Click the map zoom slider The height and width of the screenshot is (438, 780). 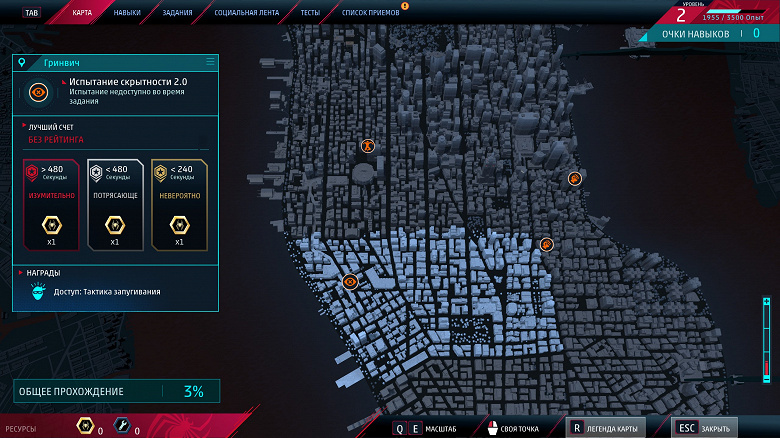pyautogui.click(x=765, y=341)
